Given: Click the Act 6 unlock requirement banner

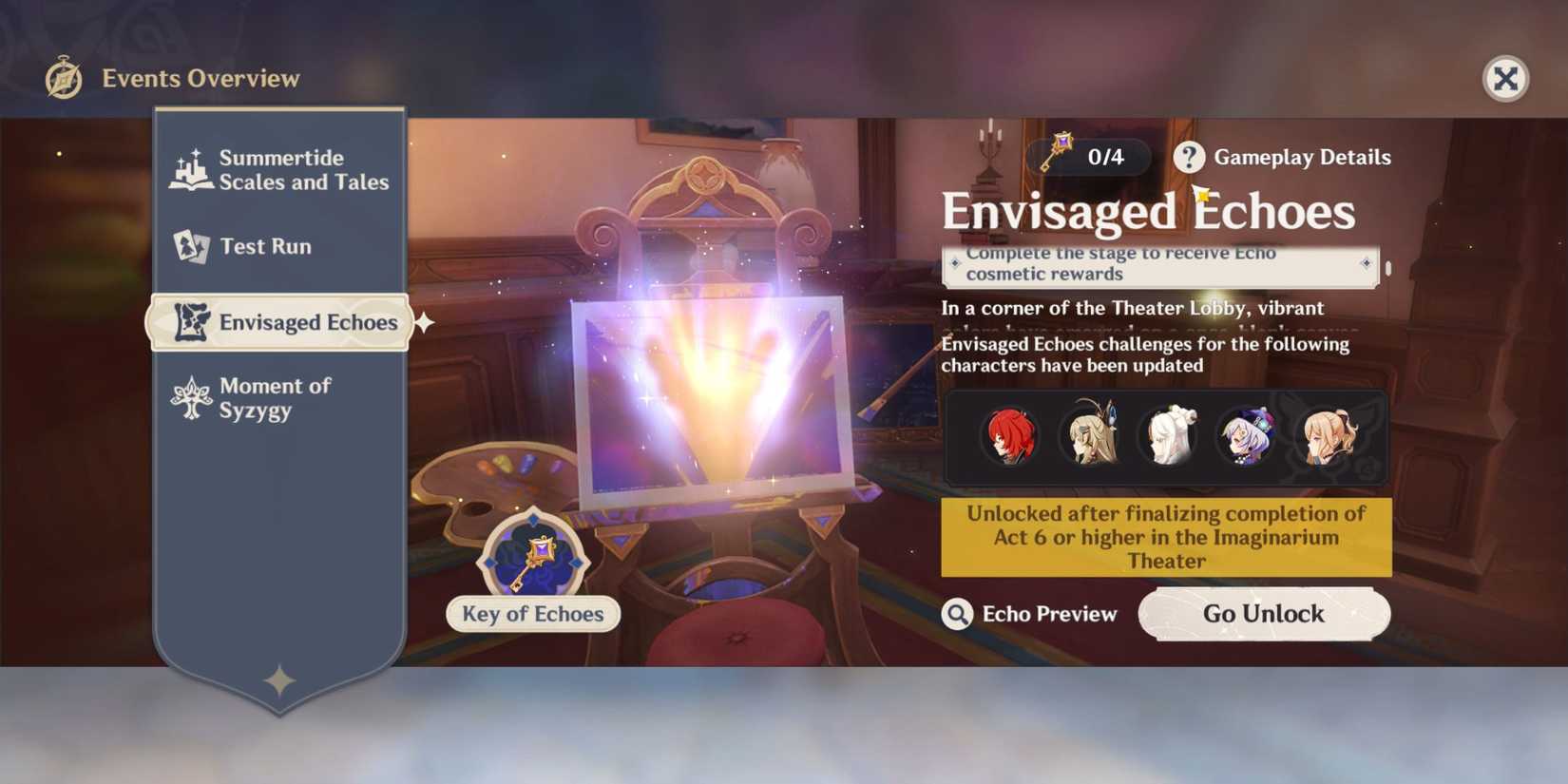Looking at the screenshot, I should point(1165,538).
